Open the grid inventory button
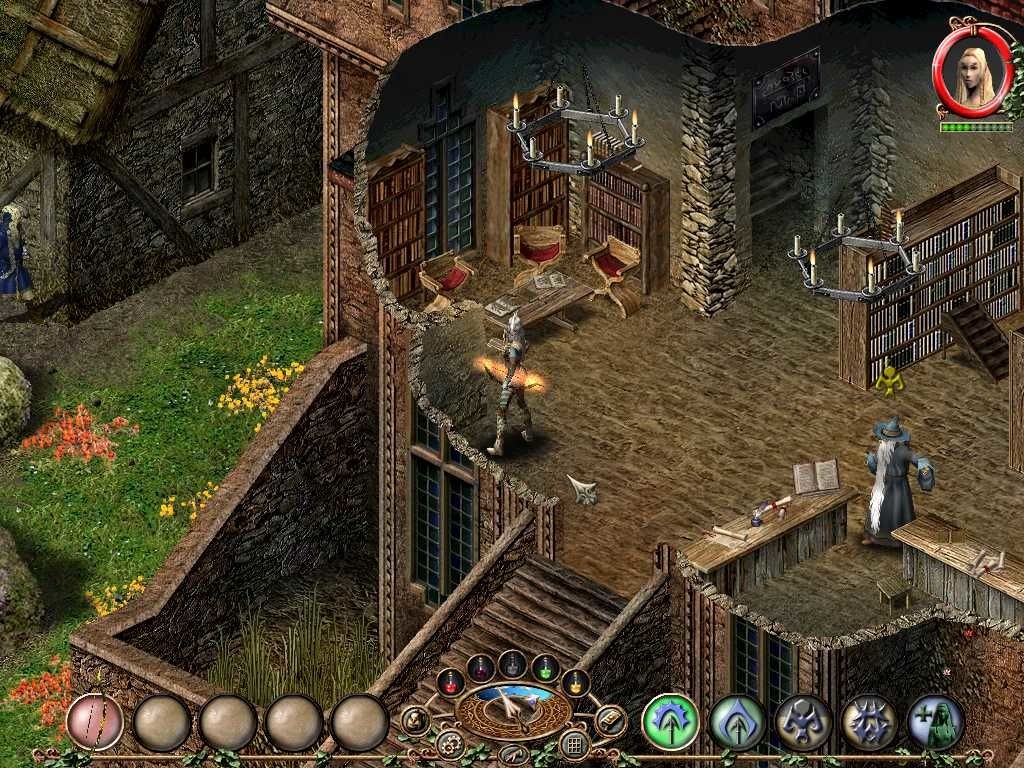Image resolution: width=1024 pixels, height=768 pixels. (574, 744)
